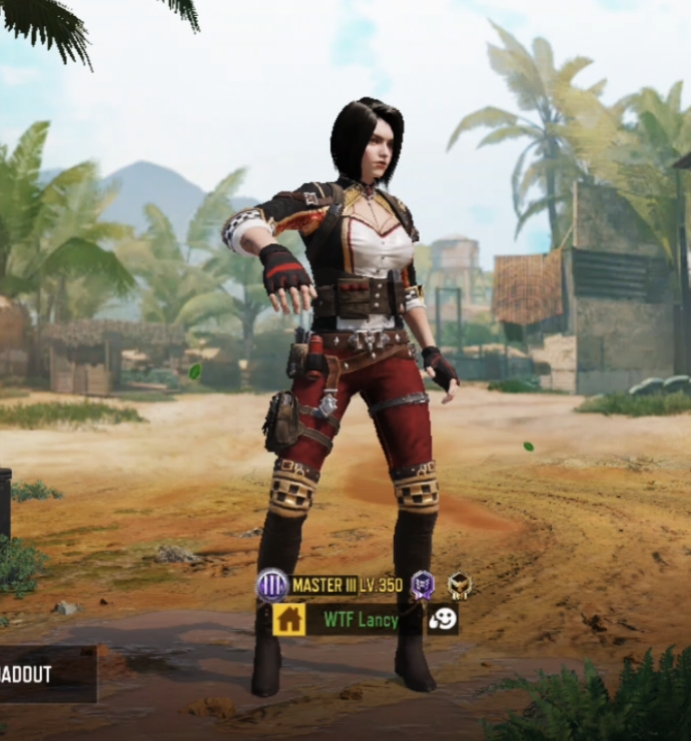Inspect the gold eagle emblem icon
Screen dimensions: 691x741
pyautogui.click(x=459, y=585)
